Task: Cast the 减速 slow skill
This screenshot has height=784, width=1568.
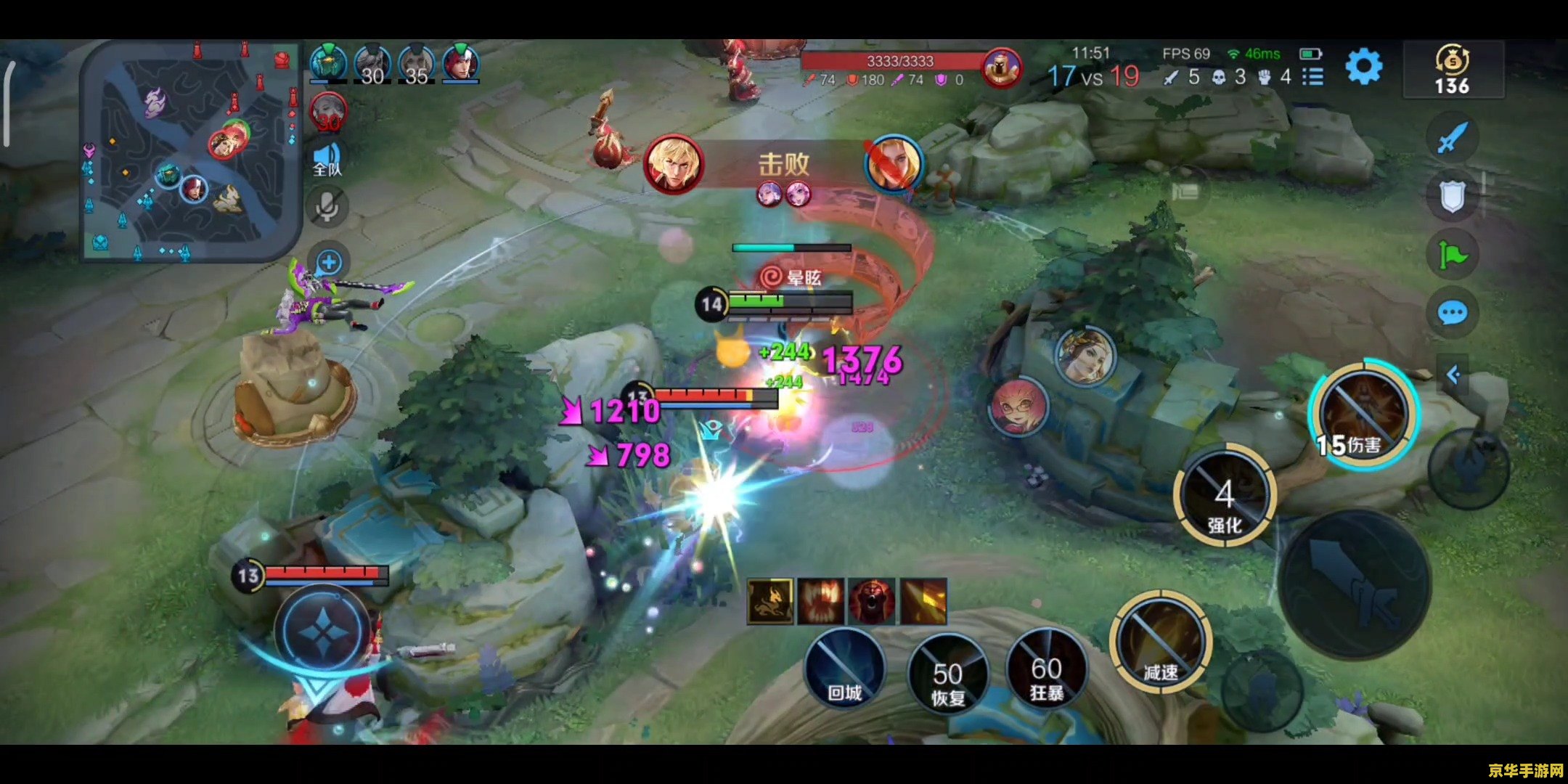Action: pyautogui.click(x=1160, y=642)
